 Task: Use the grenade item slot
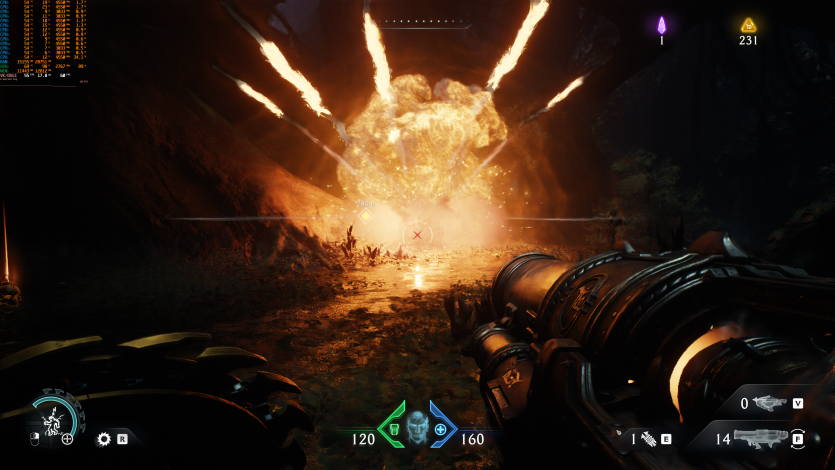click(648, 437)
